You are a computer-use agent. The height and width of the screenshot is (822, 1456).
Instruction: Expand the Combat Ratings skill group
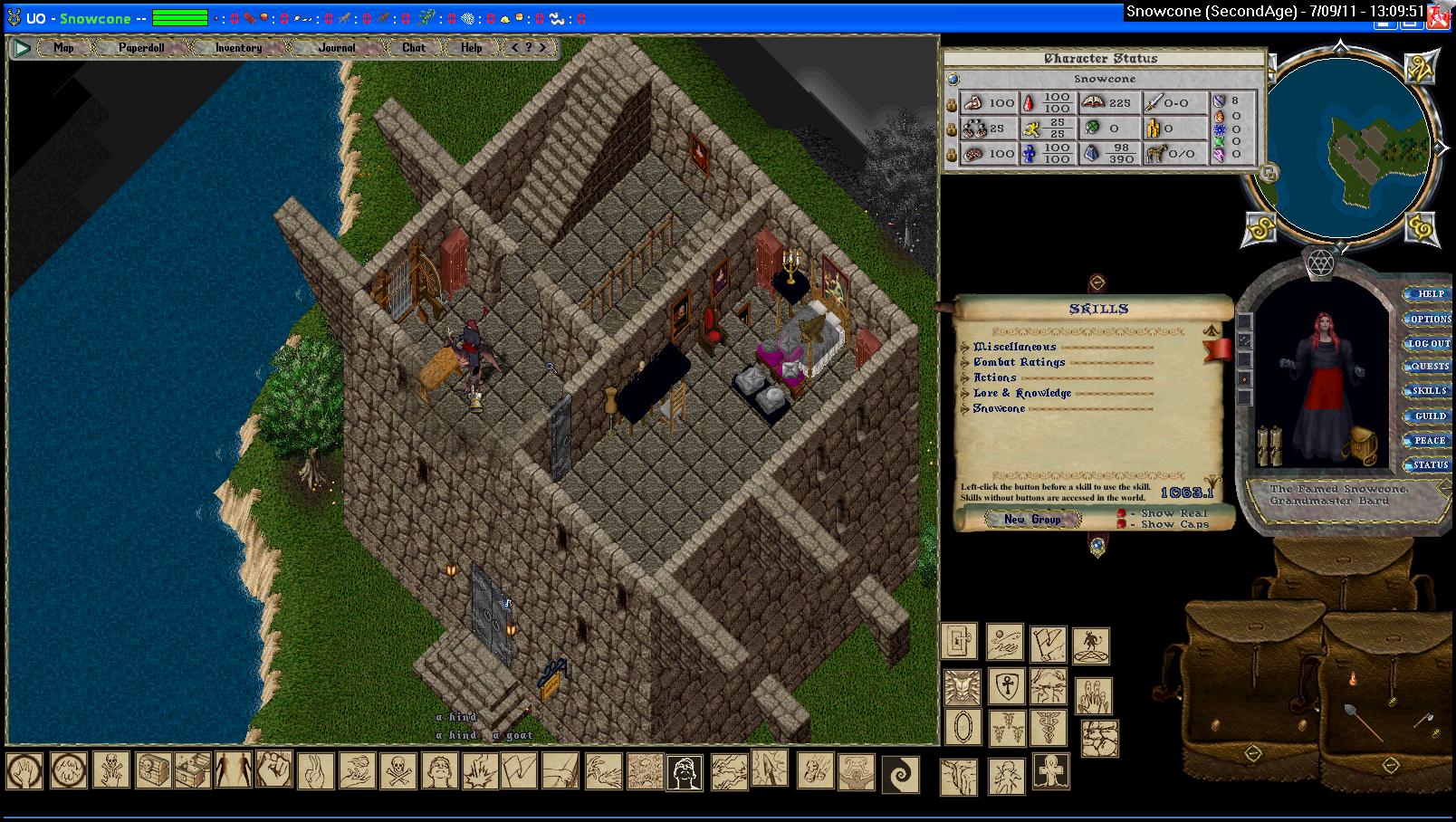[965, 363]
